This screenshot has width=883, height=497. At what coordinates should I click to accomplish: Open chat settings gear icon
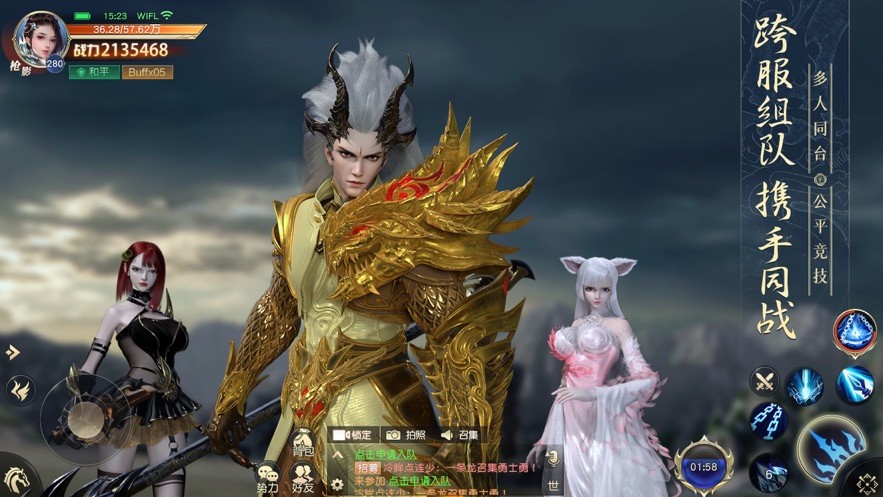[x=337, y=484]
